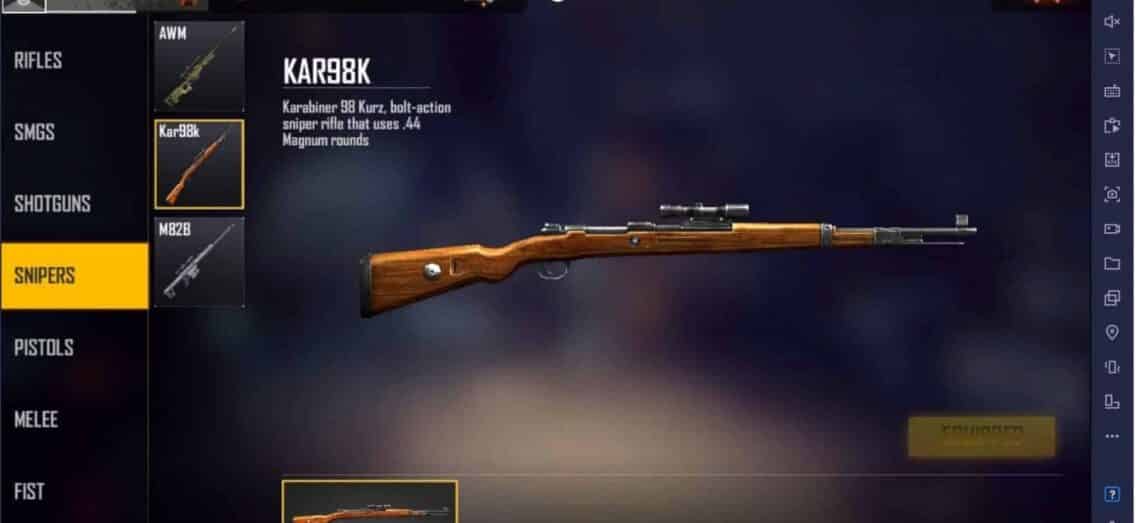Click the yellow equipped button
The height and width of the screenshot is (523, 1144).
click(981, 437)
